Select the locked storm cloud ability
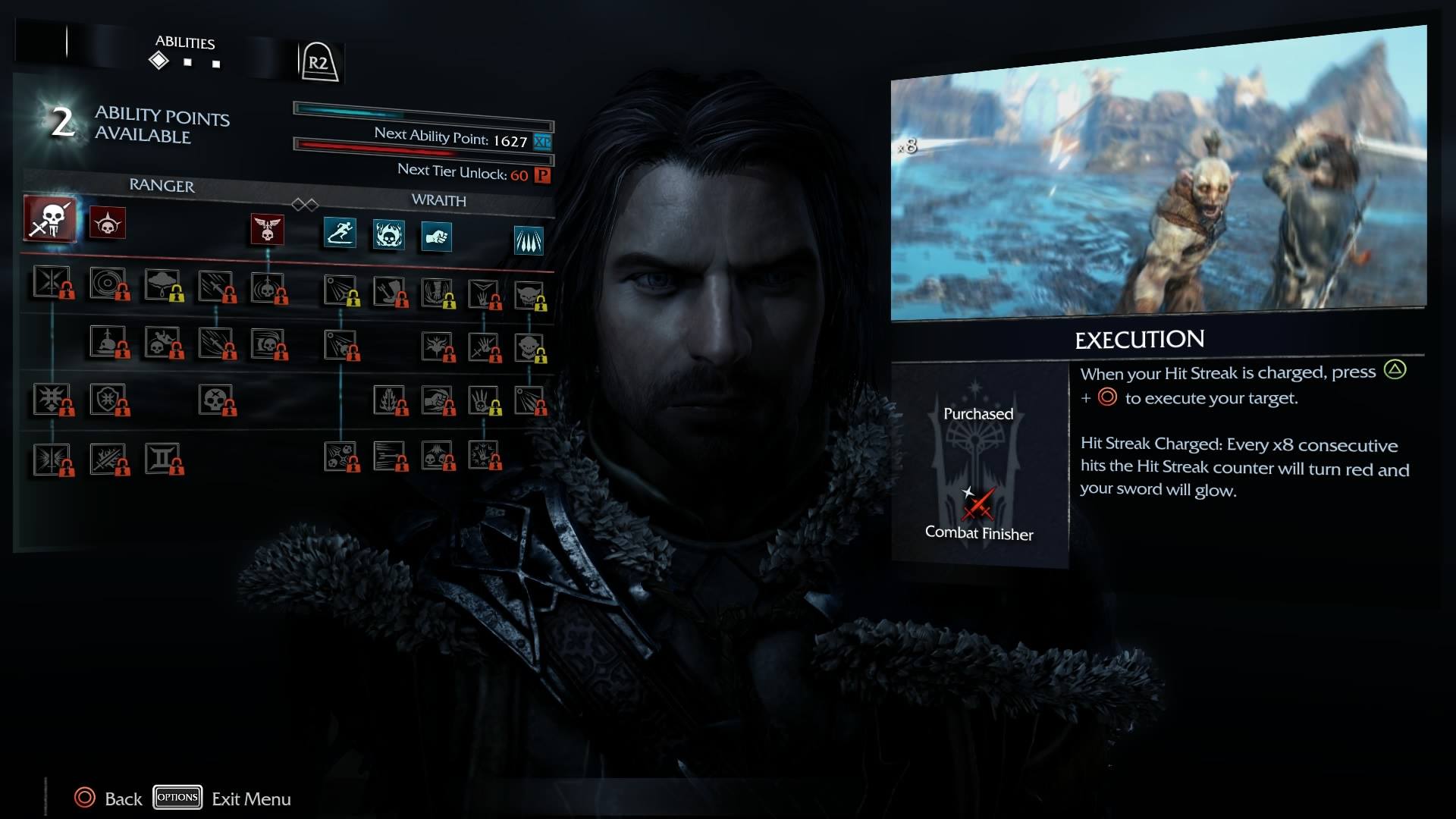This screenshot has width=1456, height=819. point(162,284)
